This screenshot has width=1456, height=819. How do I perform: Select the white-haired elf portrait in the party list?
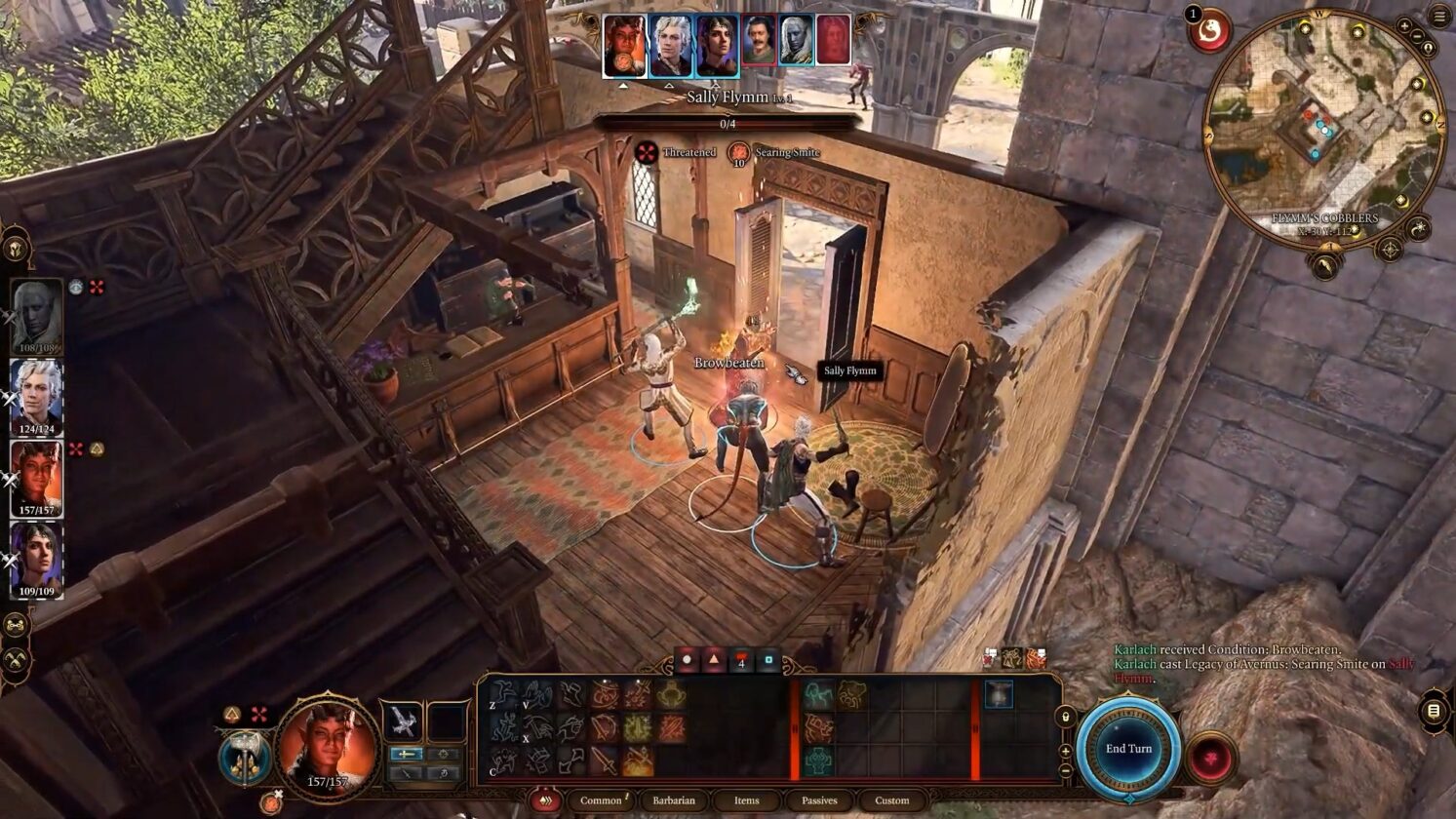click(x=36, y=395)
